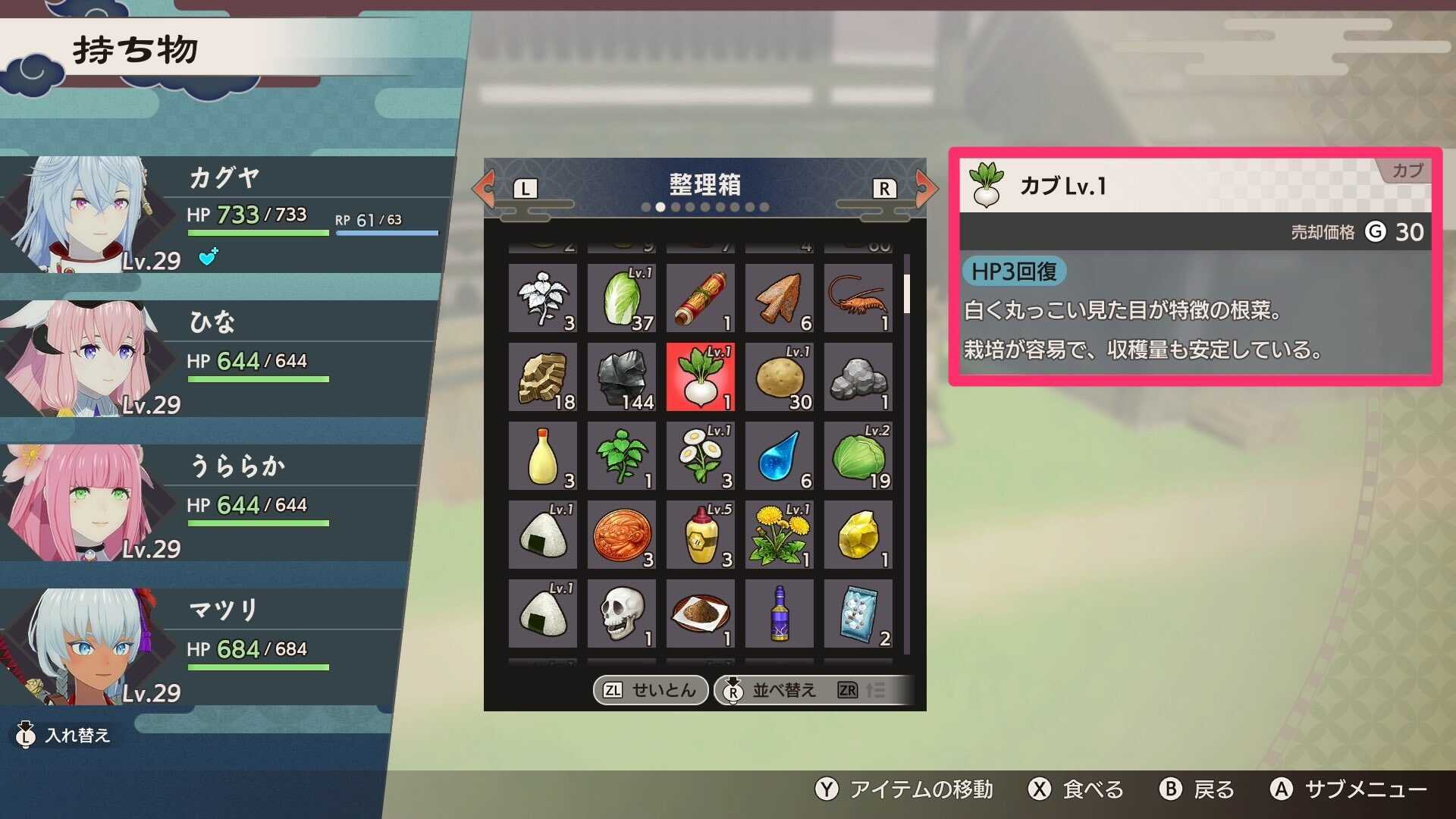
Task: Click the skull item in the box
Action: click(x=620, y=614)
